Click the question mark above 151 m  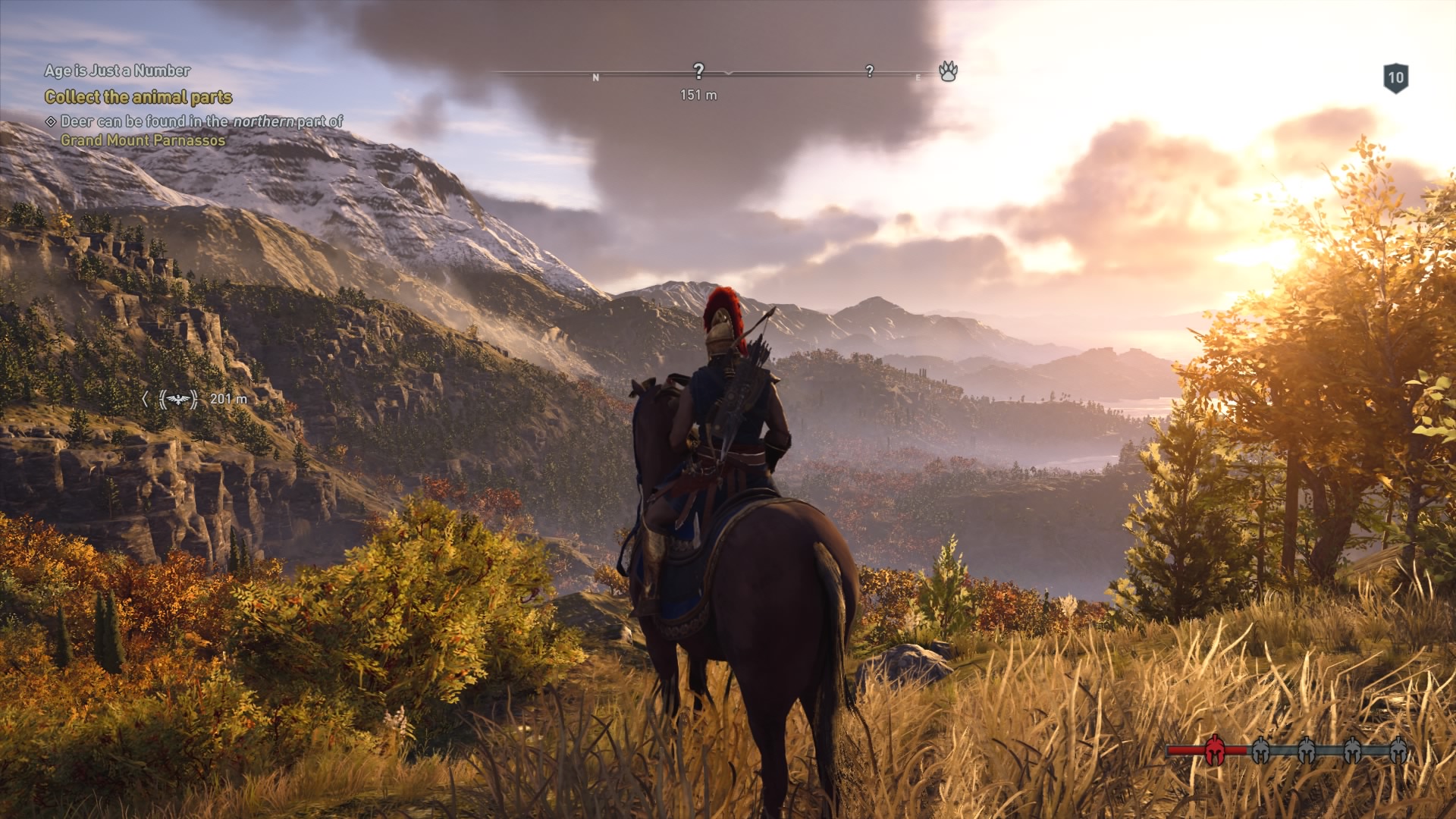[x=698, y=71]
